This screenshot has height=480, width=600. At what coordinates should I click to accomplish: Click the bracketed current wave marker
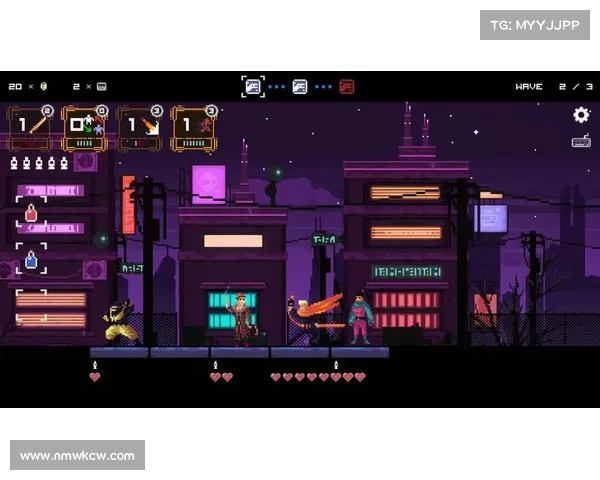click(x=254, y=87)
